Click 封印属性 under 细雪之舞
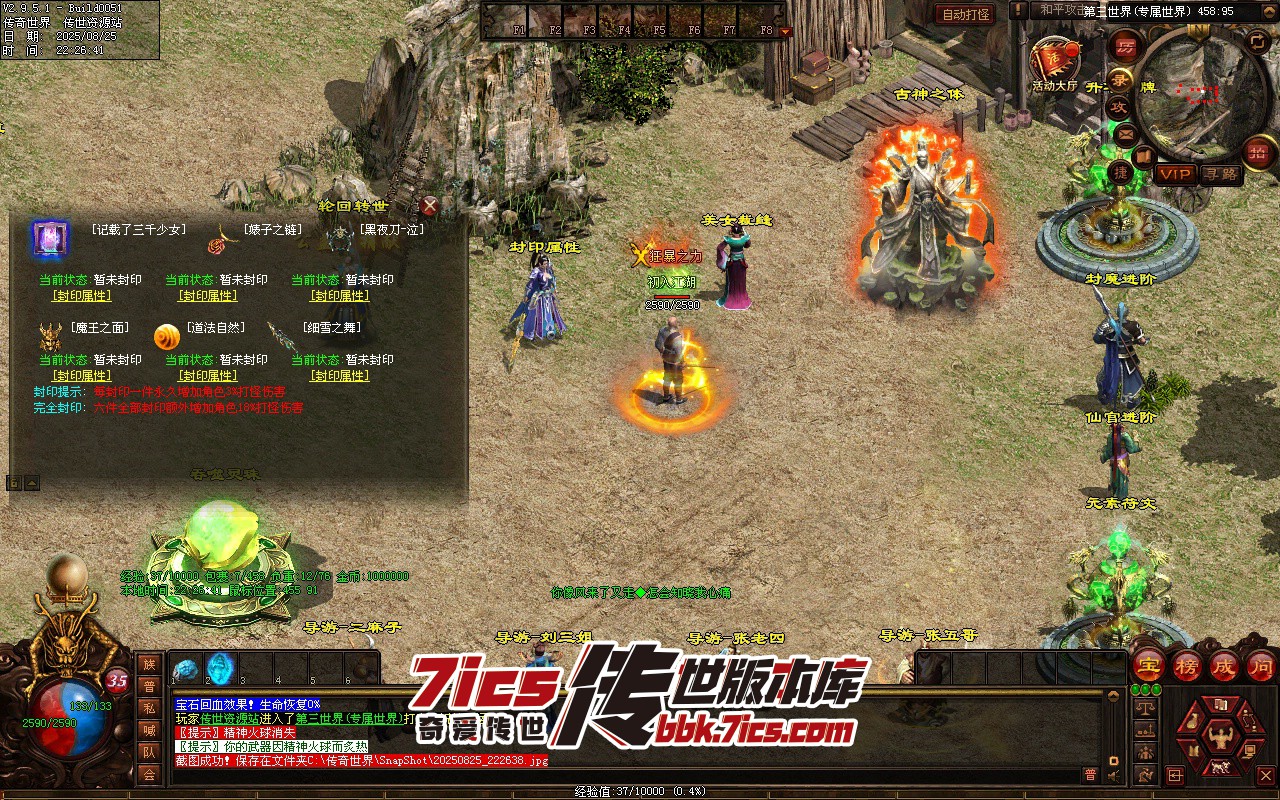Viewport: 1280px width, 800px height. [x=340, y=376]
